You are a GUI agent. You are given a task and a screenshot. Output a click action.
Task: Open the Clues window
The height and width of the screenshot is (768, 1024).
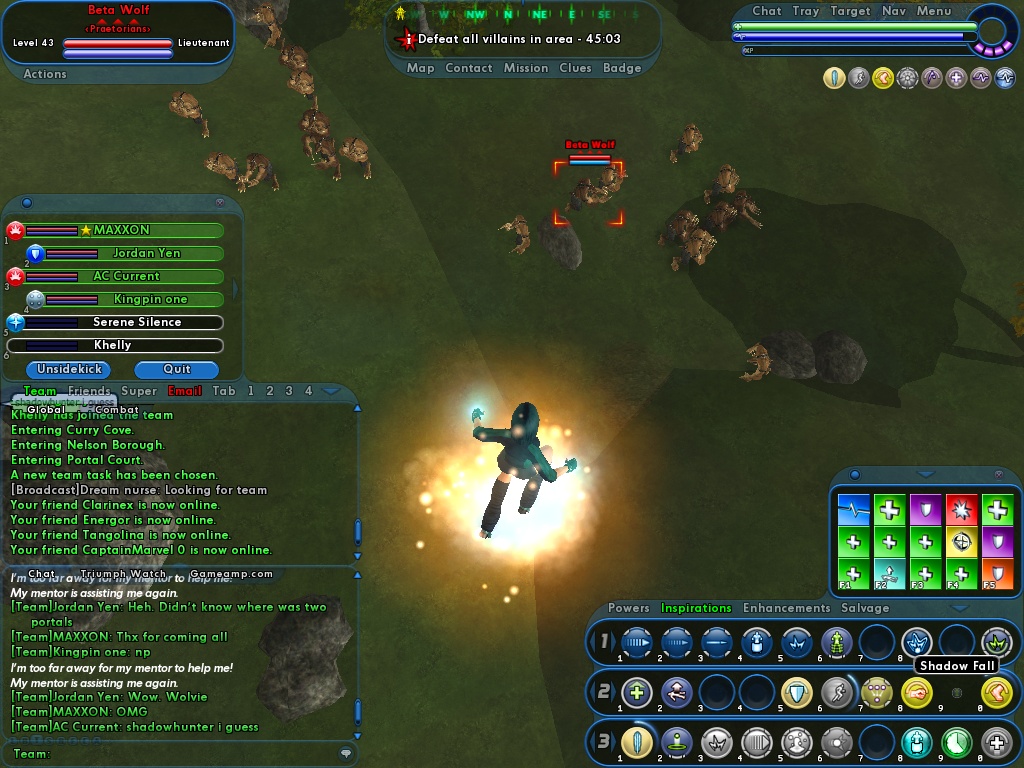coord(576,68)
